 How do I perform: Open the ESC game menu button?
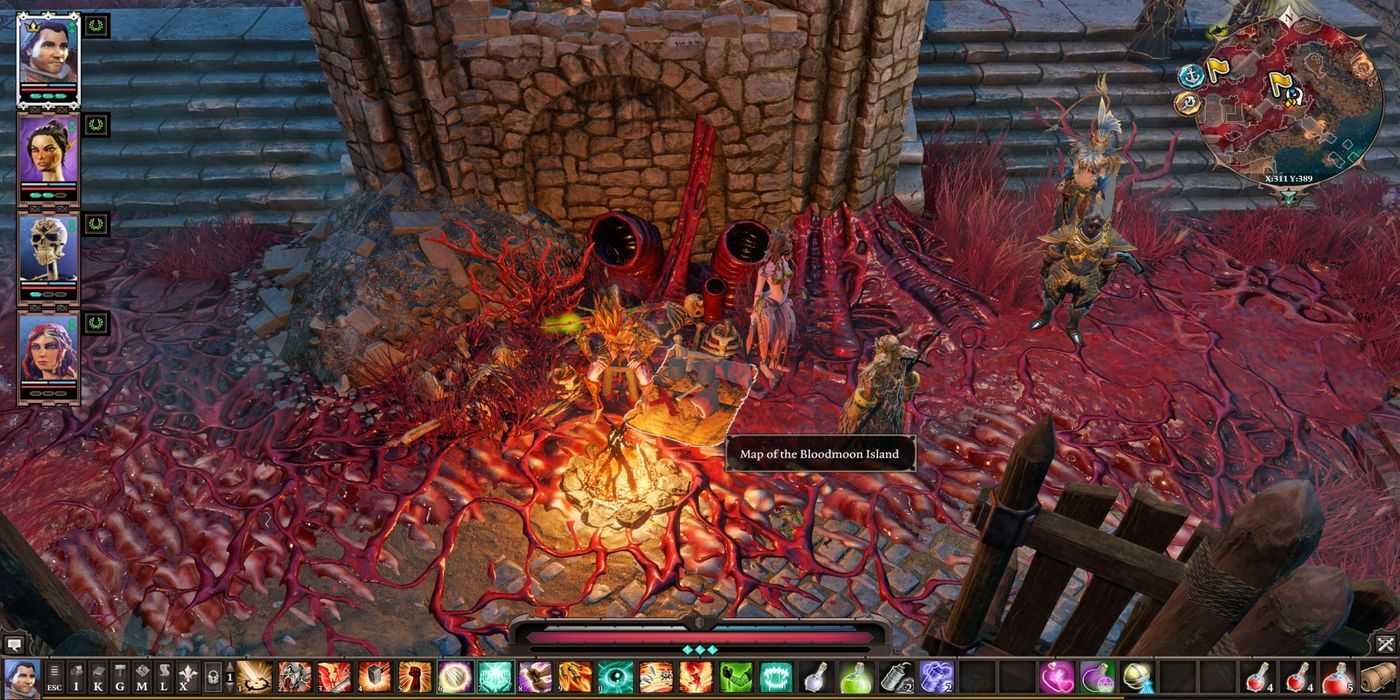[x=54, y=678]
